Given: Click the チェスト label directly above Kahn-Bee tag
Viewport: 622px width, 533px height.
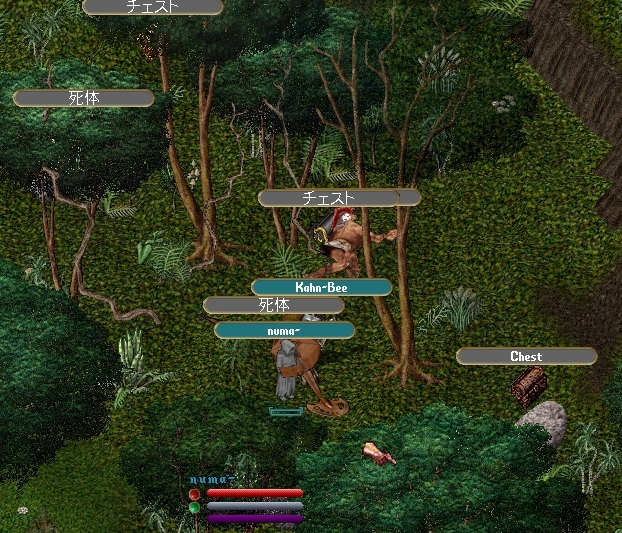Looking at the screenshot, I should 328,198.
